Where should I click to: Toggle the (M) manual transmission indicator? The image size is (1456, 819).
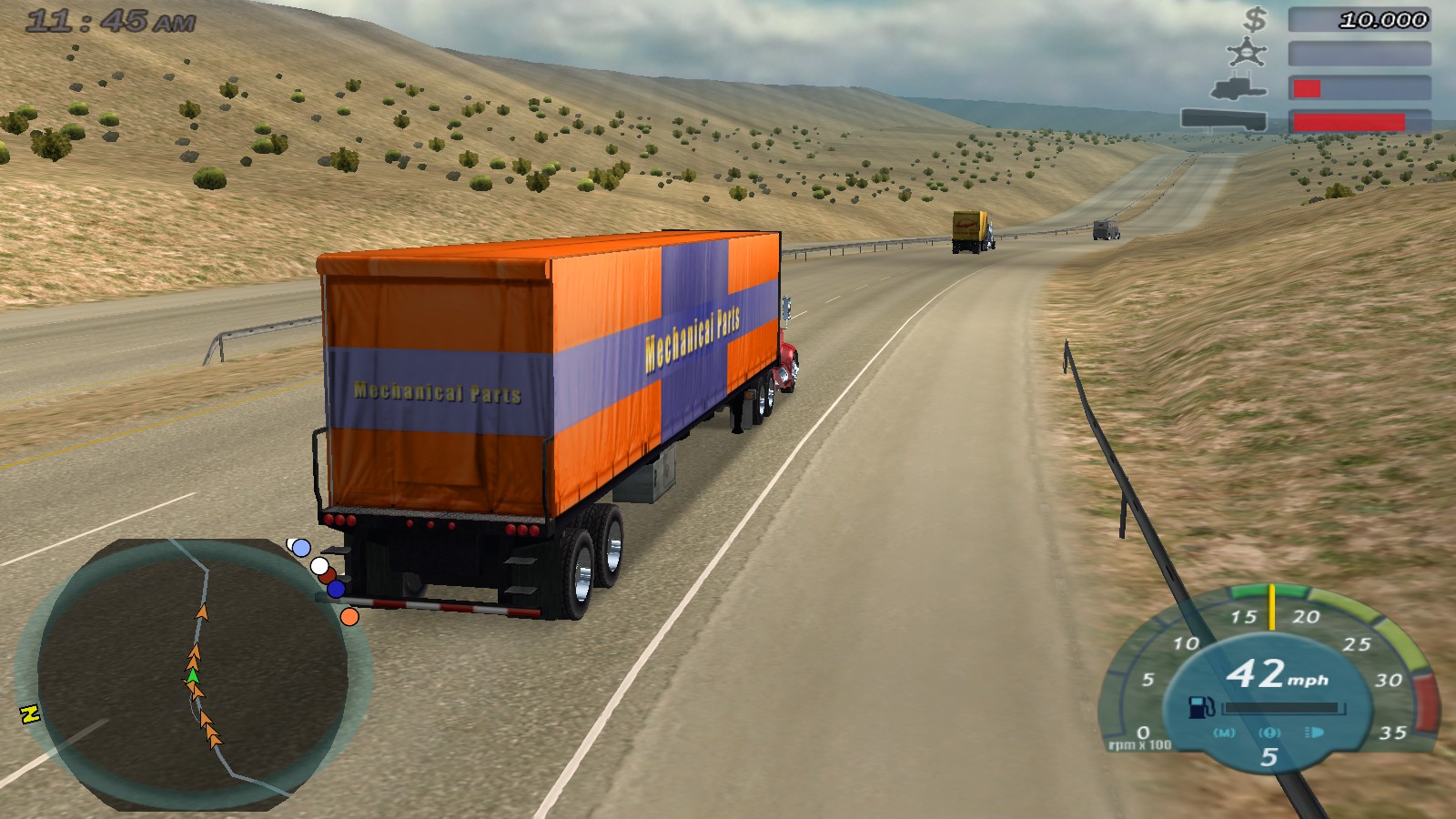pyautogui.click(x=1224, y=732)
